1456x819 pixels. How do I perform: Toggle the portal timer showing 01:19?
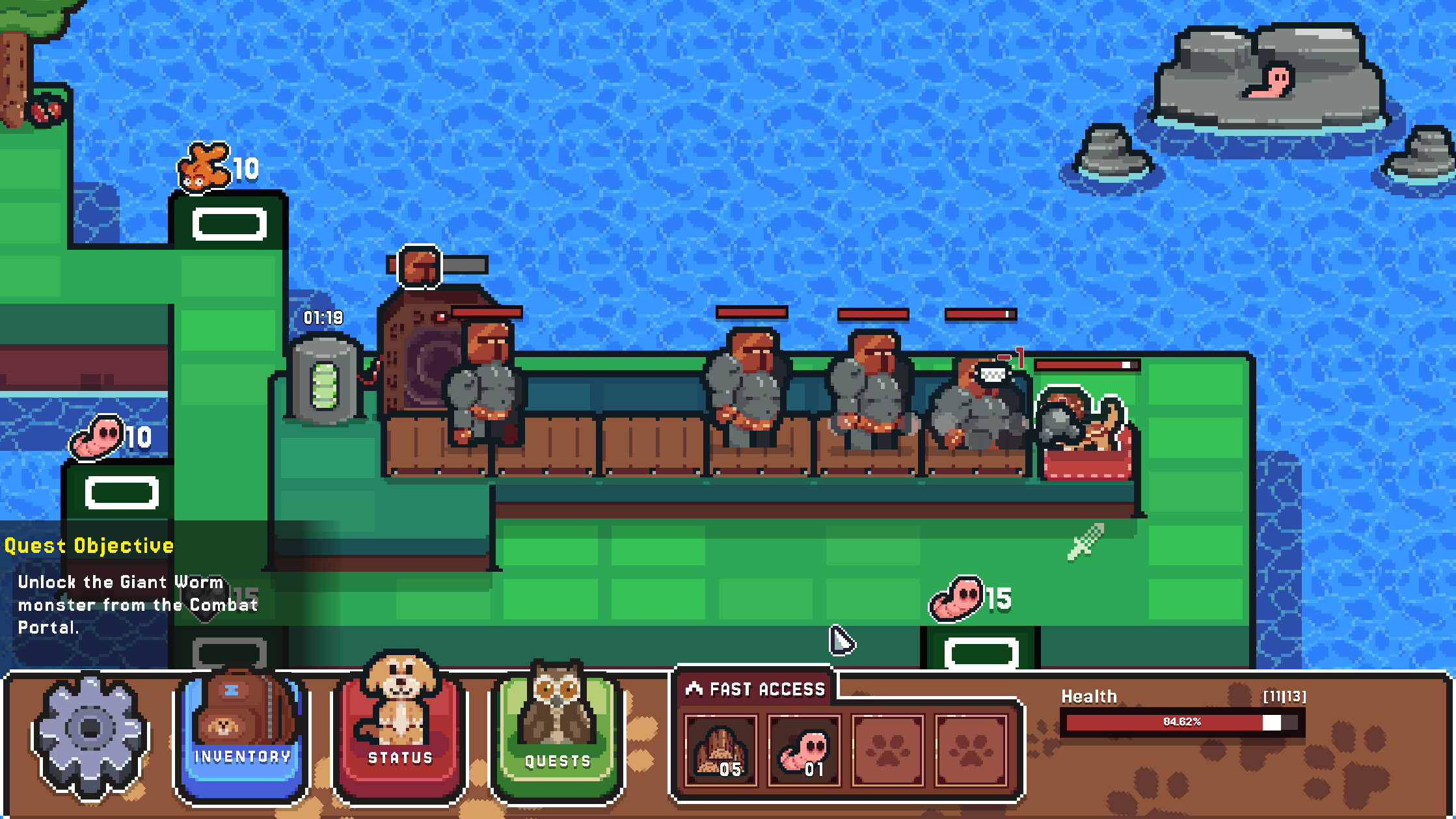pyautogui.click(x=323, y=317)
